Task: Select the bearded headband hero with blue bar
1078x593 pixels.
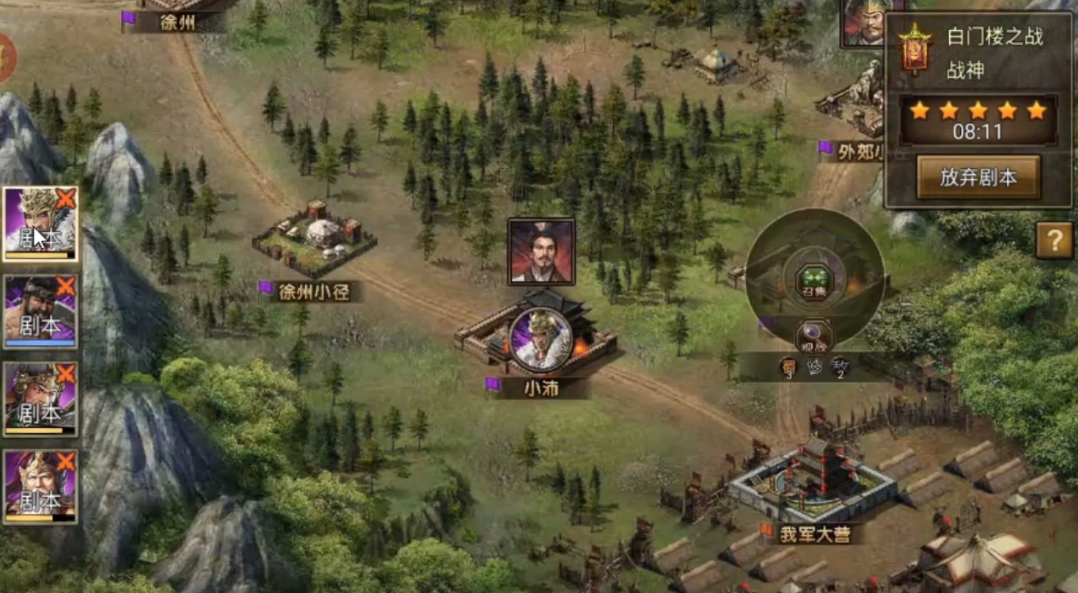Action: tap(40, 311)
